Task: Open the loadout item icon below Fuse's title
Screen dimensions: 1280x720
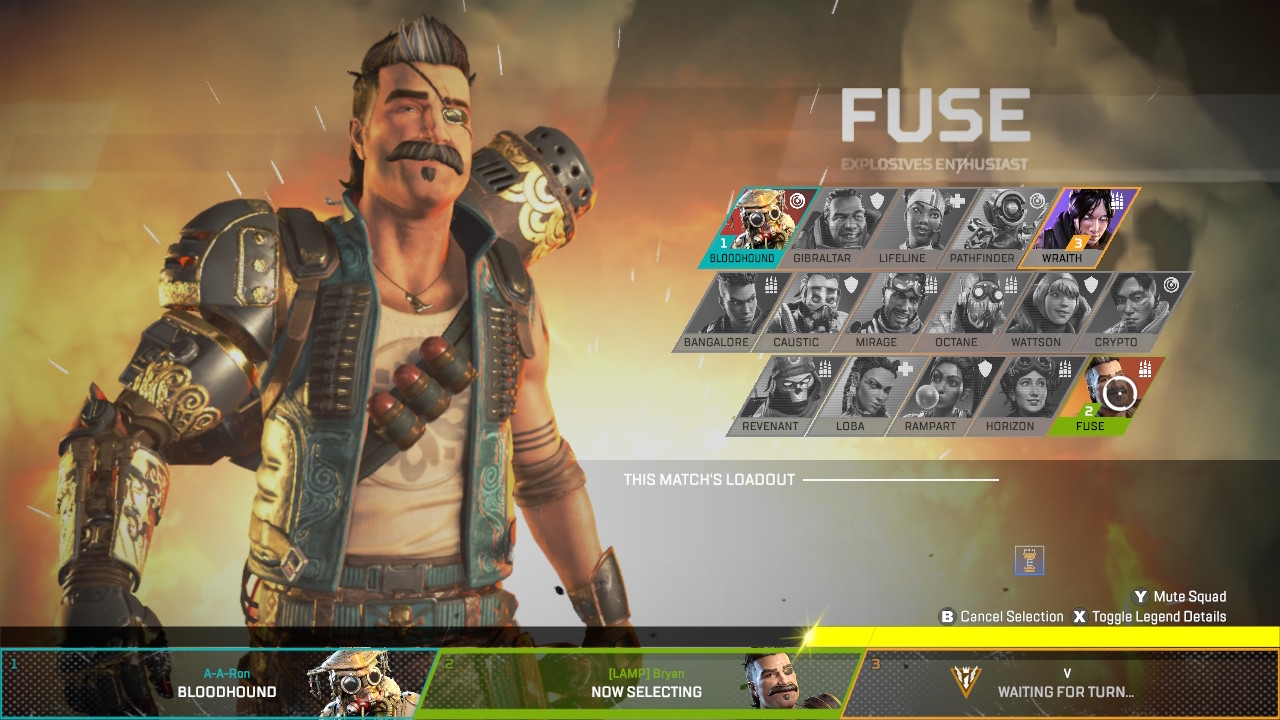Action: [x=1029, y=561]
